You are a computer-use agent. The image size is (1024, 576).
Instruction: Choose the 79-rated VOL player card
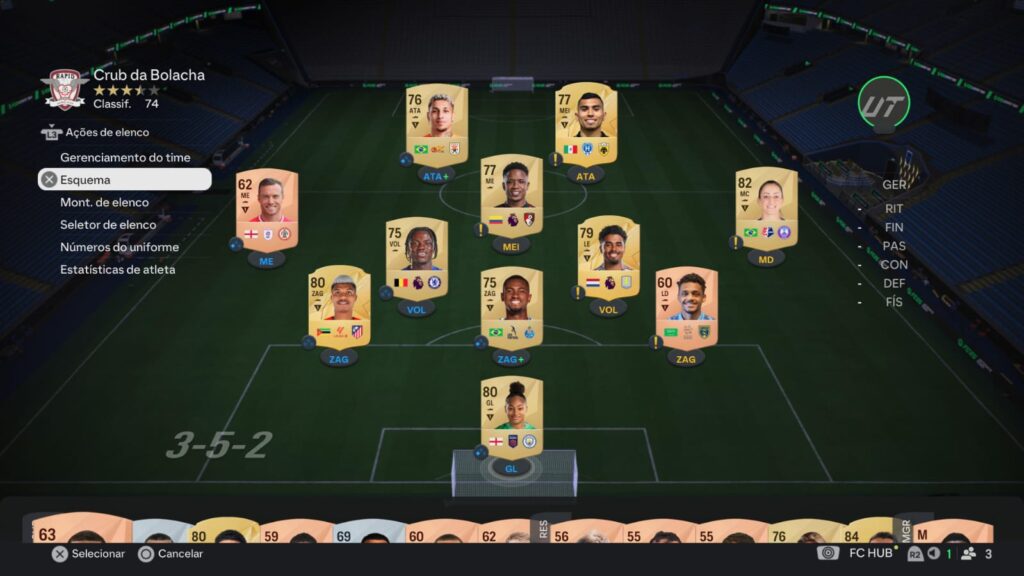pos(608,258)
